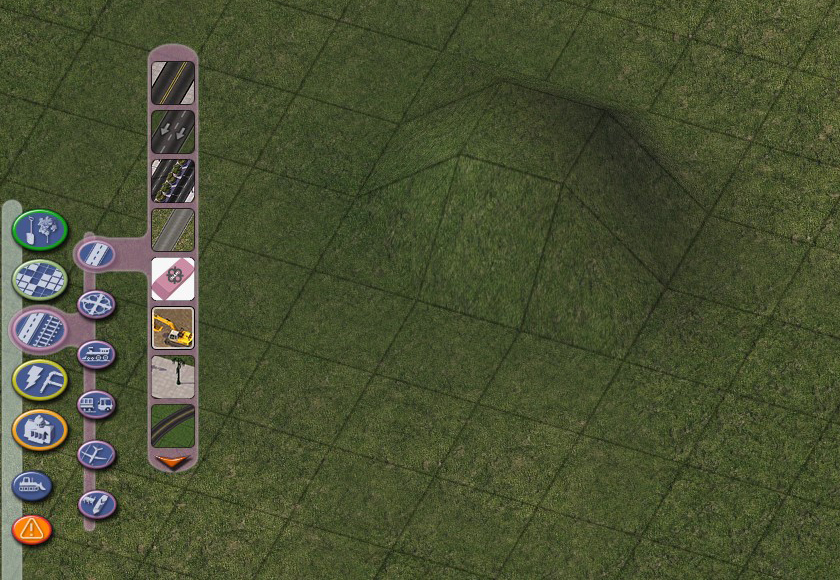Image resolution: width=840 pixels, height=580 pixels.
Task: Open the civic buildings menu
Action: 39,429
